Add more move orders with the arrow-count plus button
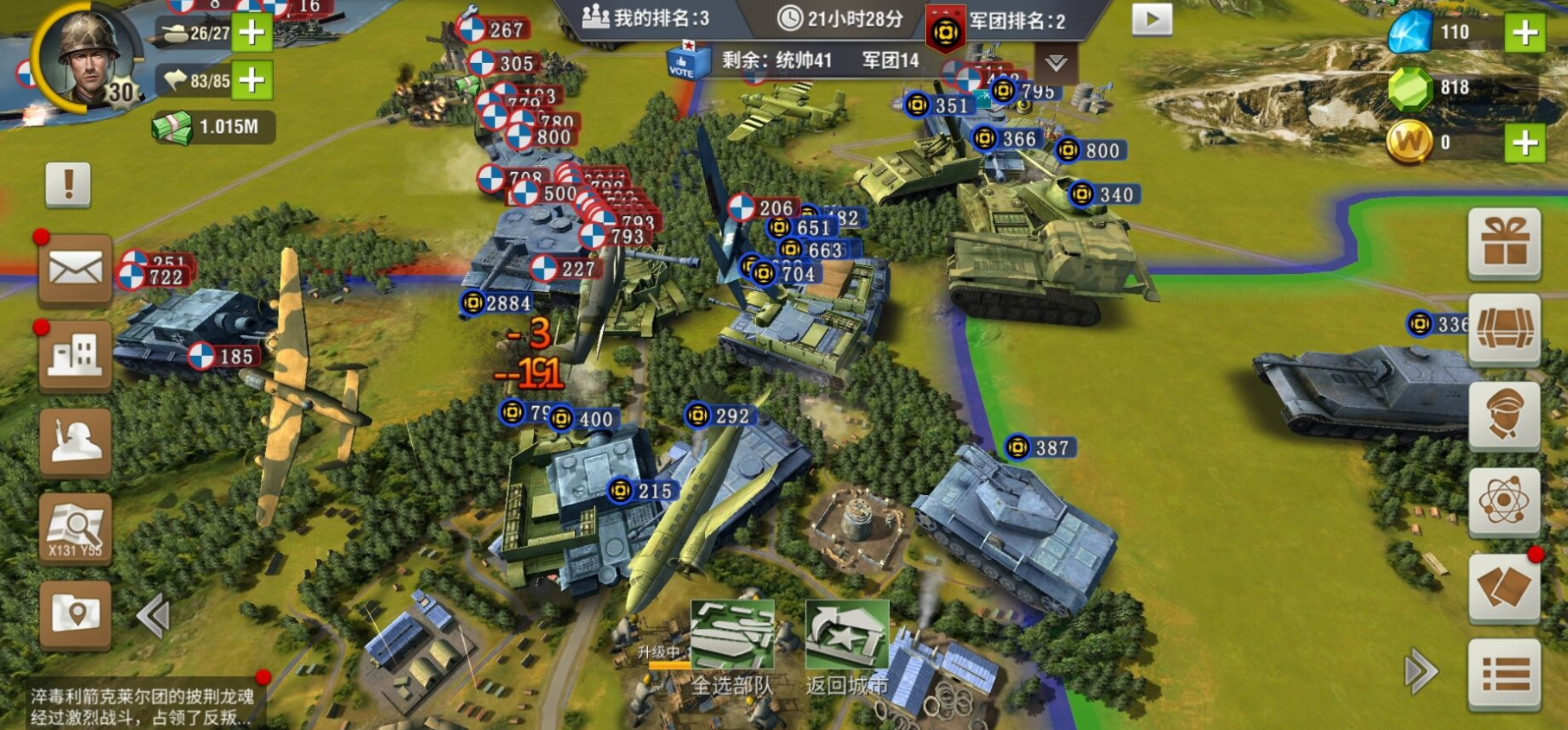This screenshot has width=1568, height=730. tap(251, 80)
